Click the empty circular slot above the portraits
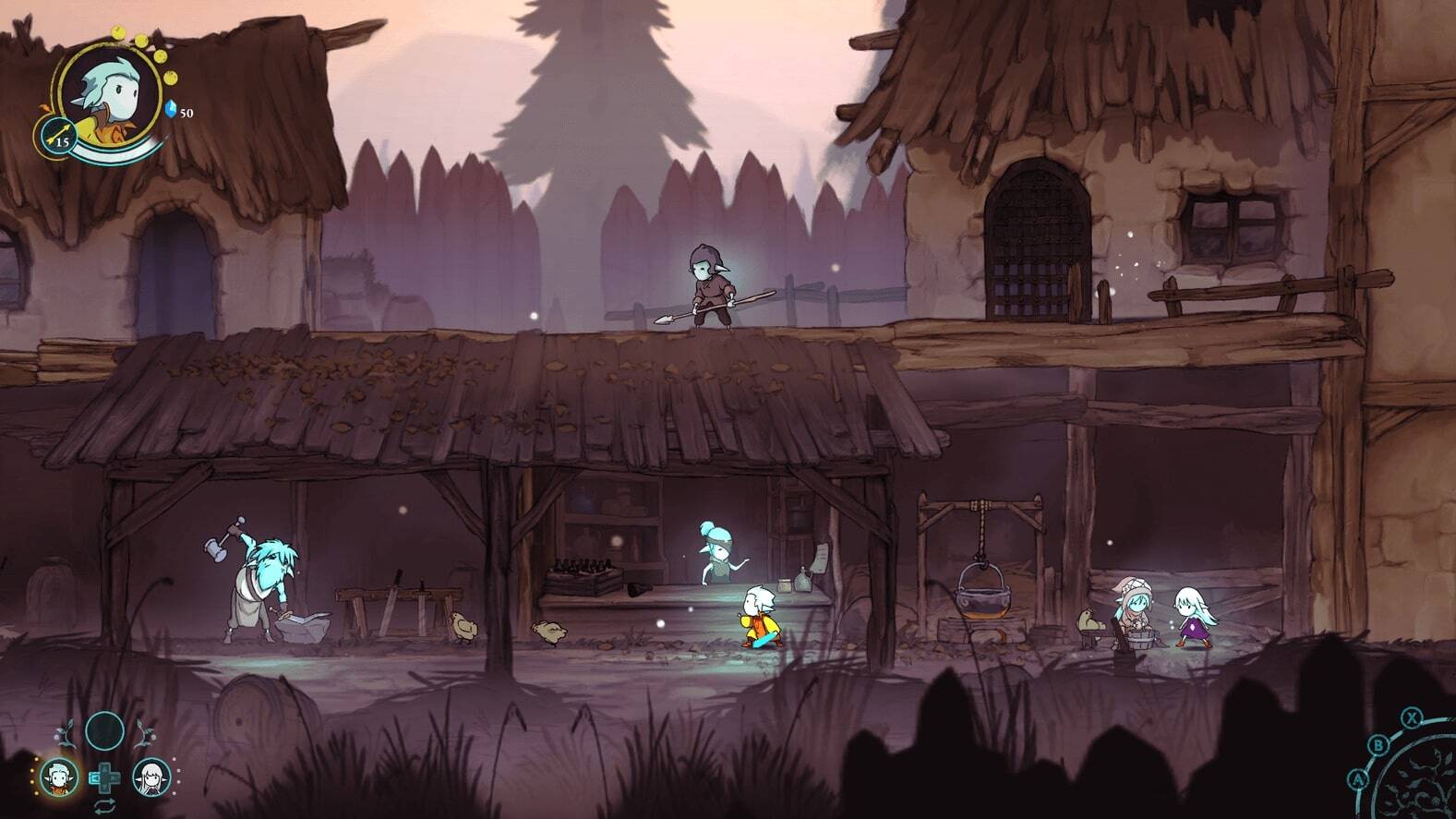The width and height of the screenshot is (1456, 819). pos(104,730)
